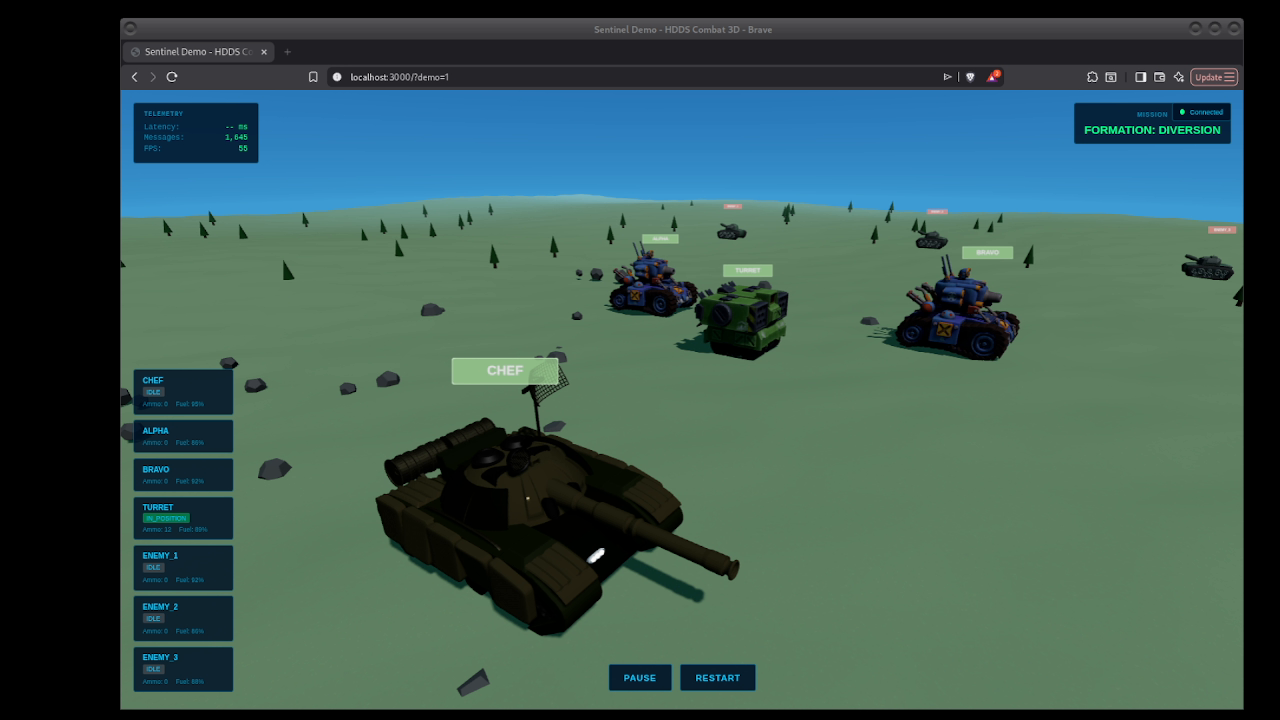Click the bookmark this tab icon
This screenshot has height=720, width=1280.
click(313, 76)
